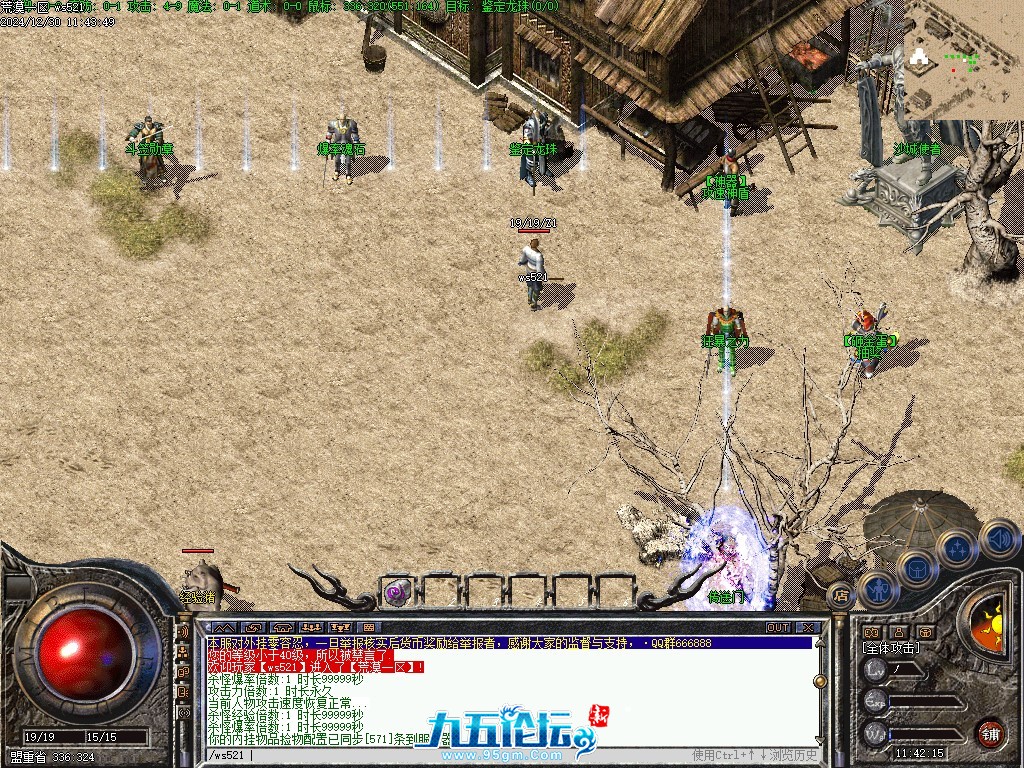The image size is (1024, 768).
Task: Click the mountain icon button above chat
Action: [x=222, y=628]
